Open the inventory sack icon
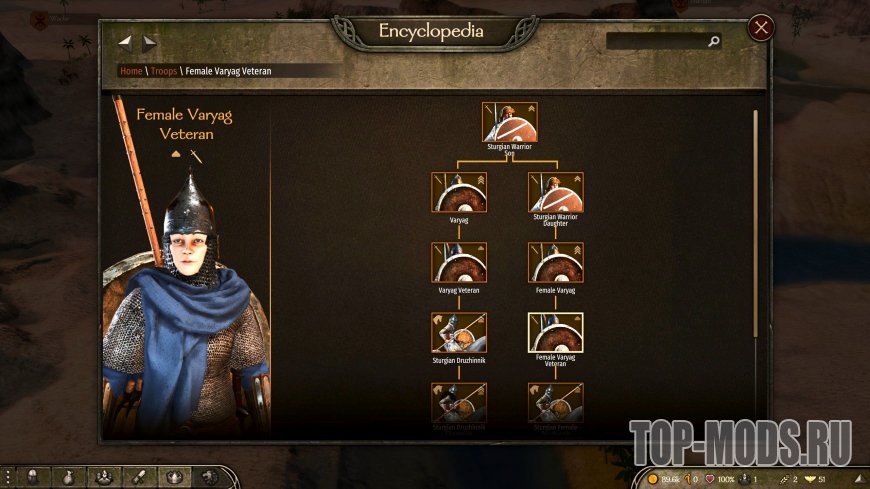 [x=68, y=477]
